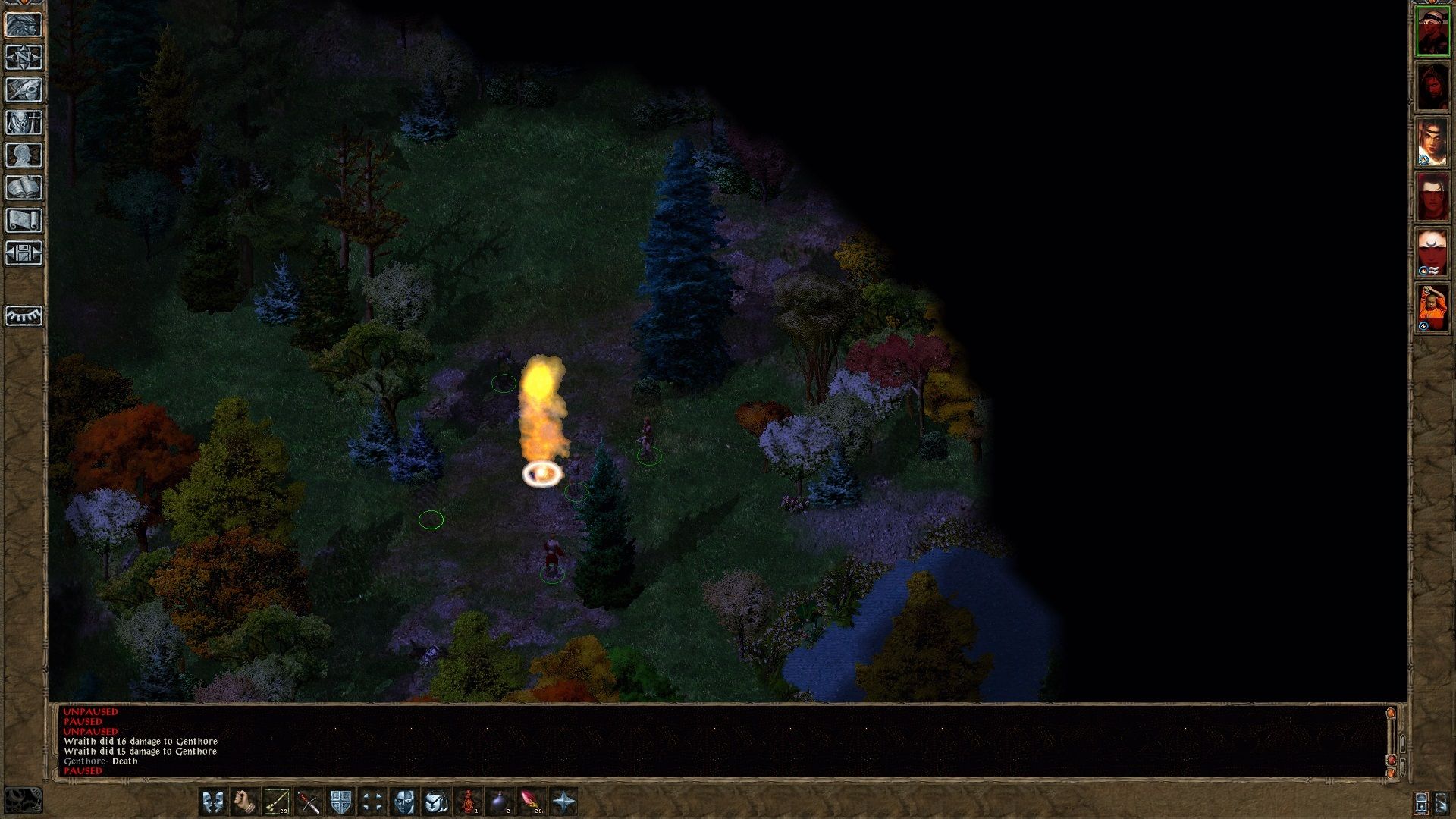Screen dimensions: 1456x819
Task: Open the priest scroll button
Action: pyautogui.click(x=24, y=221)
